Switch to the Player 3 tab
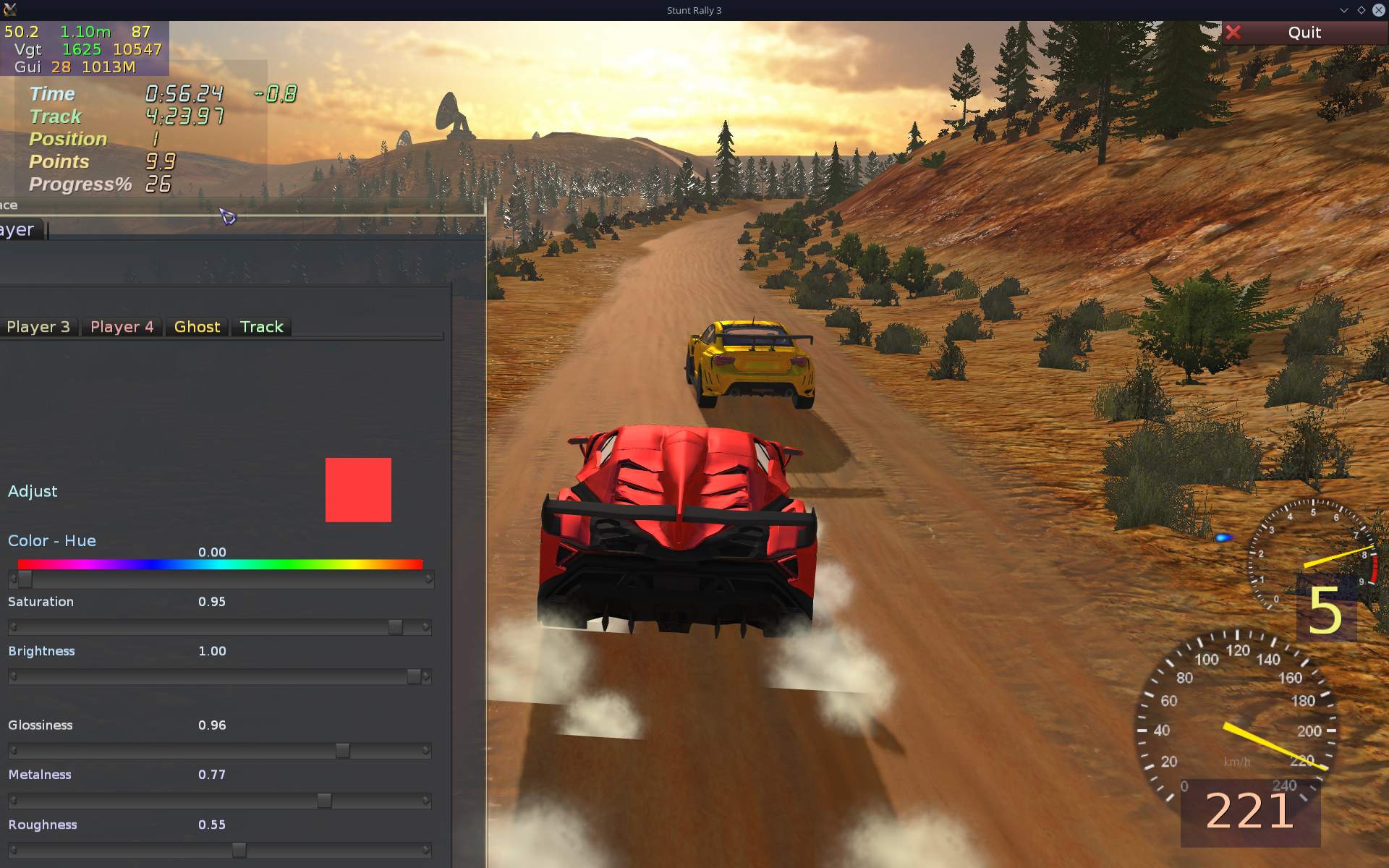 pos(38,327)
